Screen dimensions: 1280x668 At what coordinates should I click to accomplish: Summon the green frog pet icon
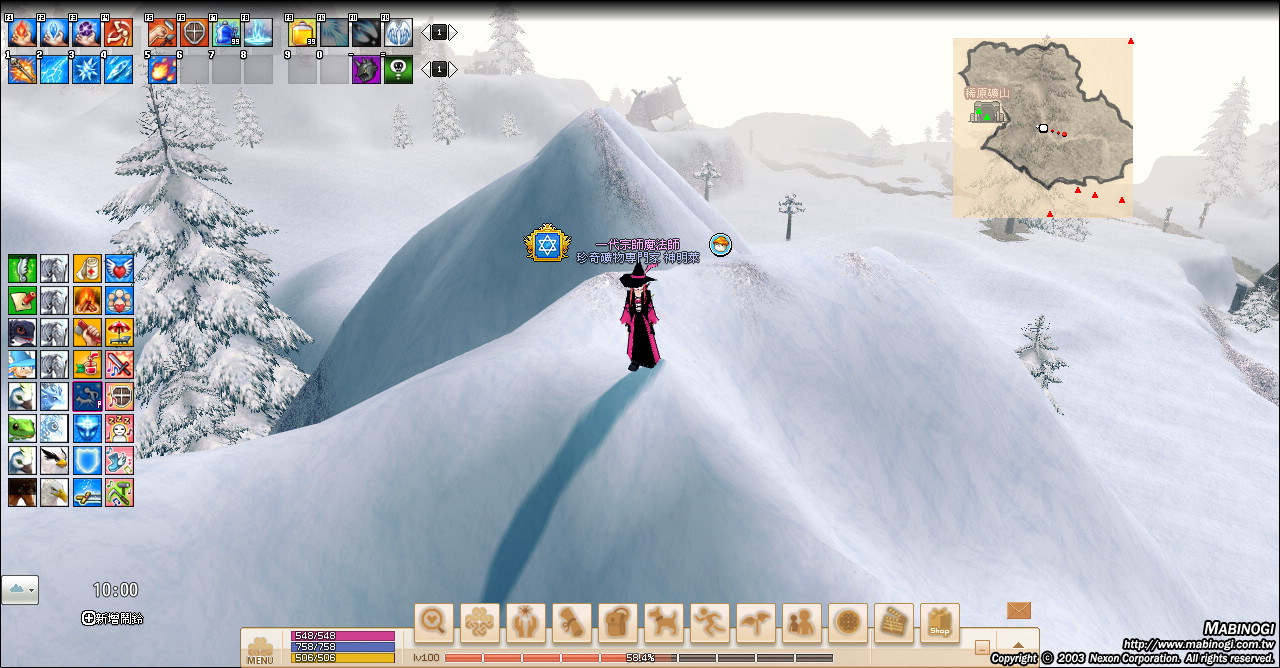pos(22,428)
